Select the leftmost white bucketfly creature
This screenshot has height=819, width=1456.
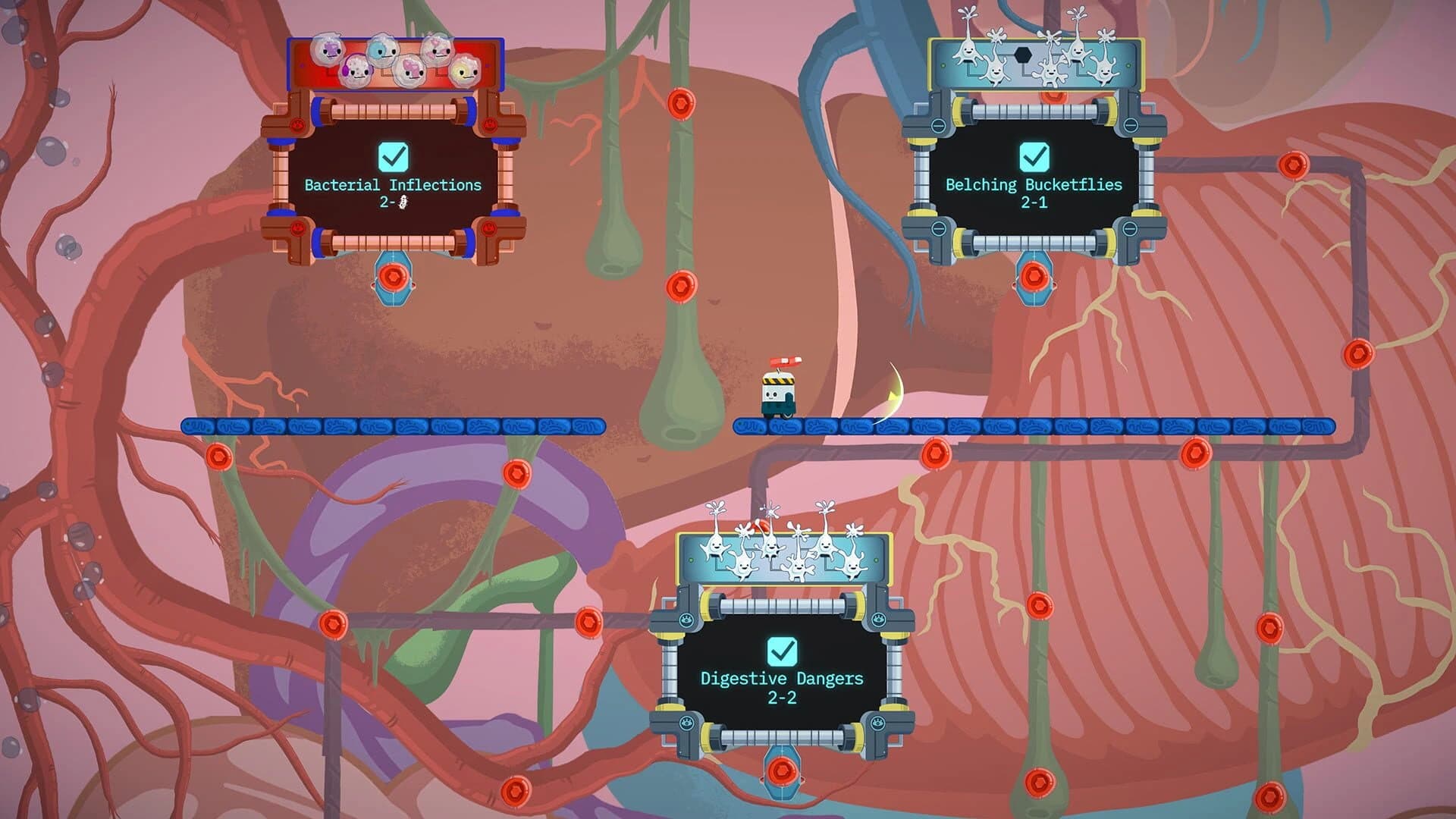point(968,53)
